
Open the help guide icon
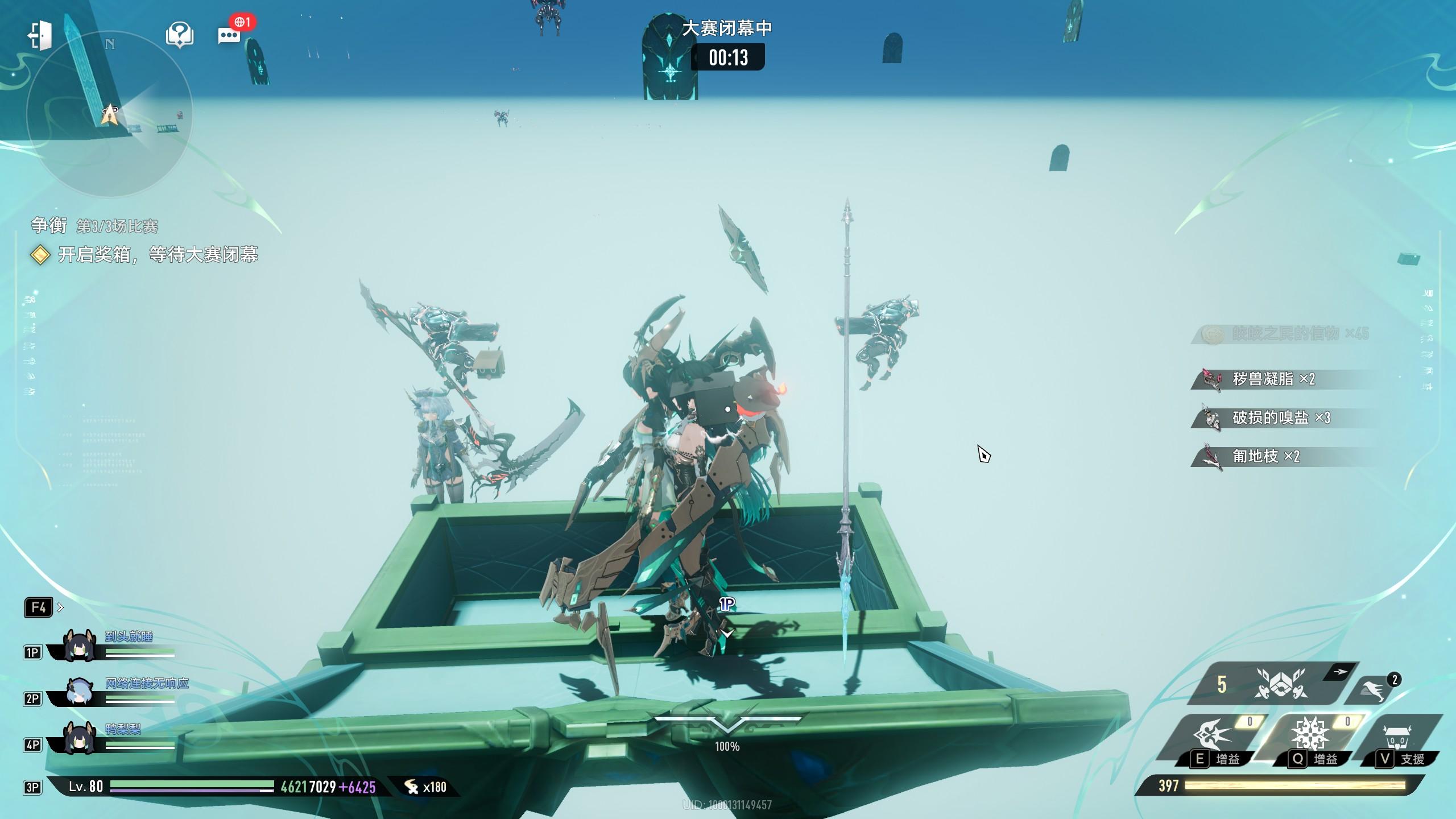click(180, 35)
